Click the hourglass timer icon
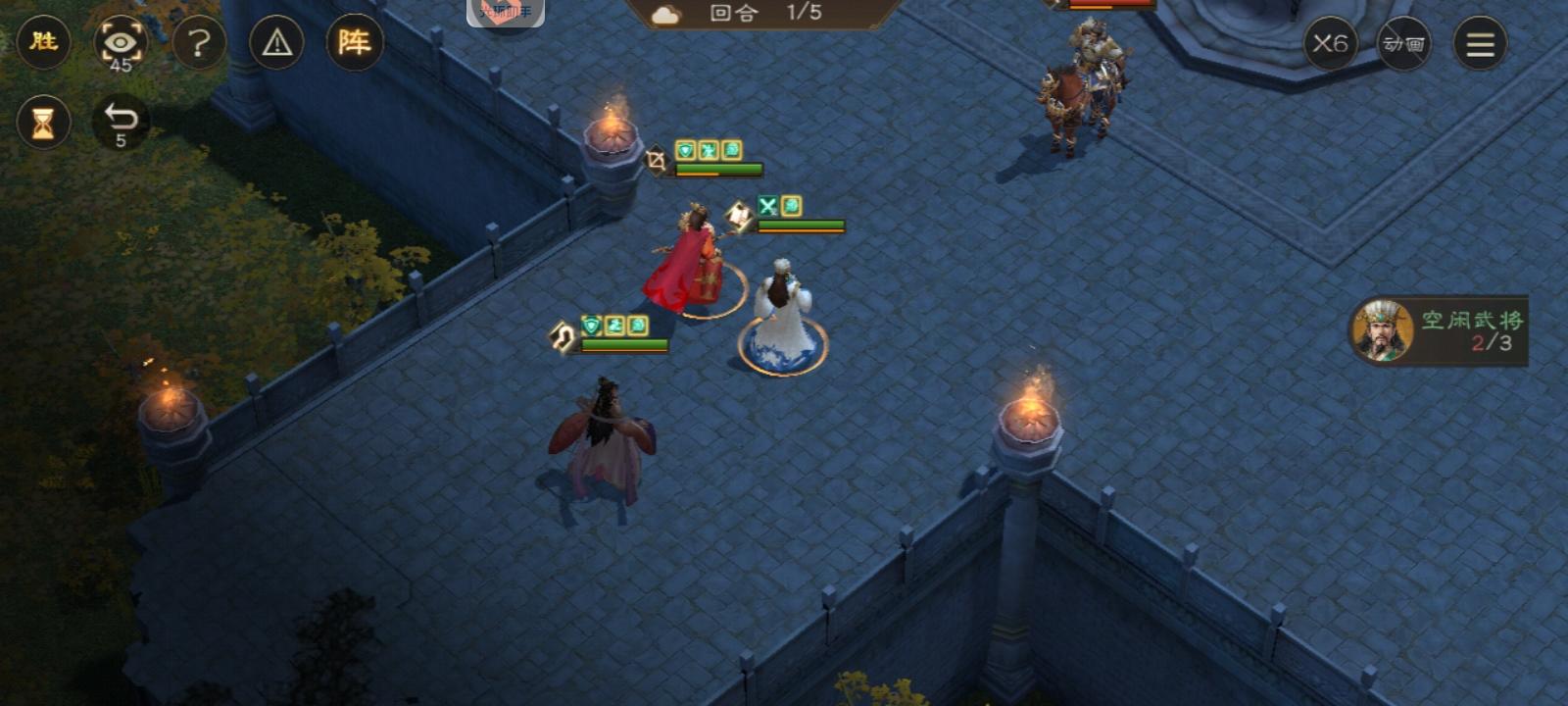Screen dimensions: 1568x706 [43, 122]
